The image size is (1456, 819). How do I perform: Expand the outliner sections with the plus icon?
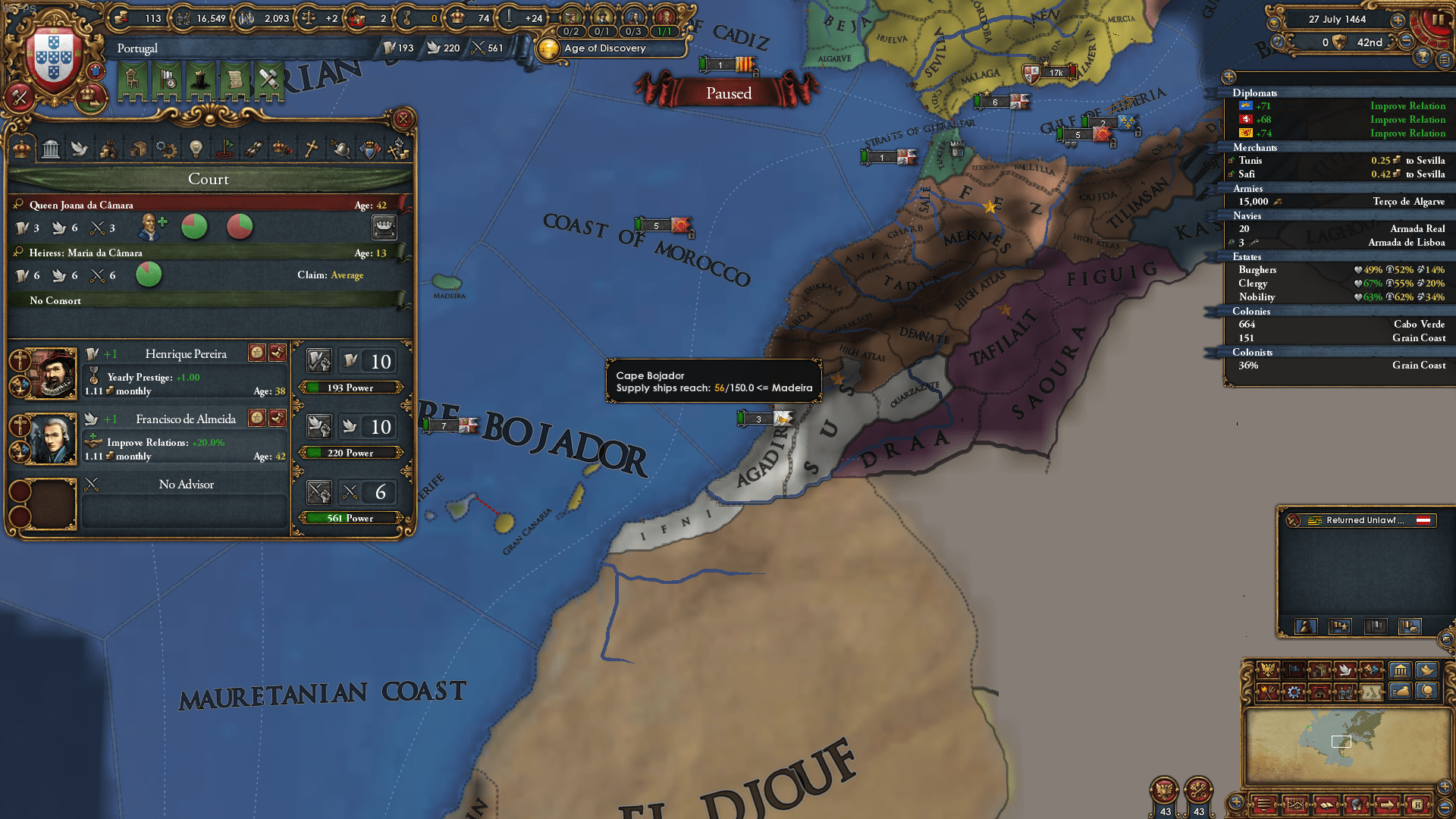(1228, 76)
